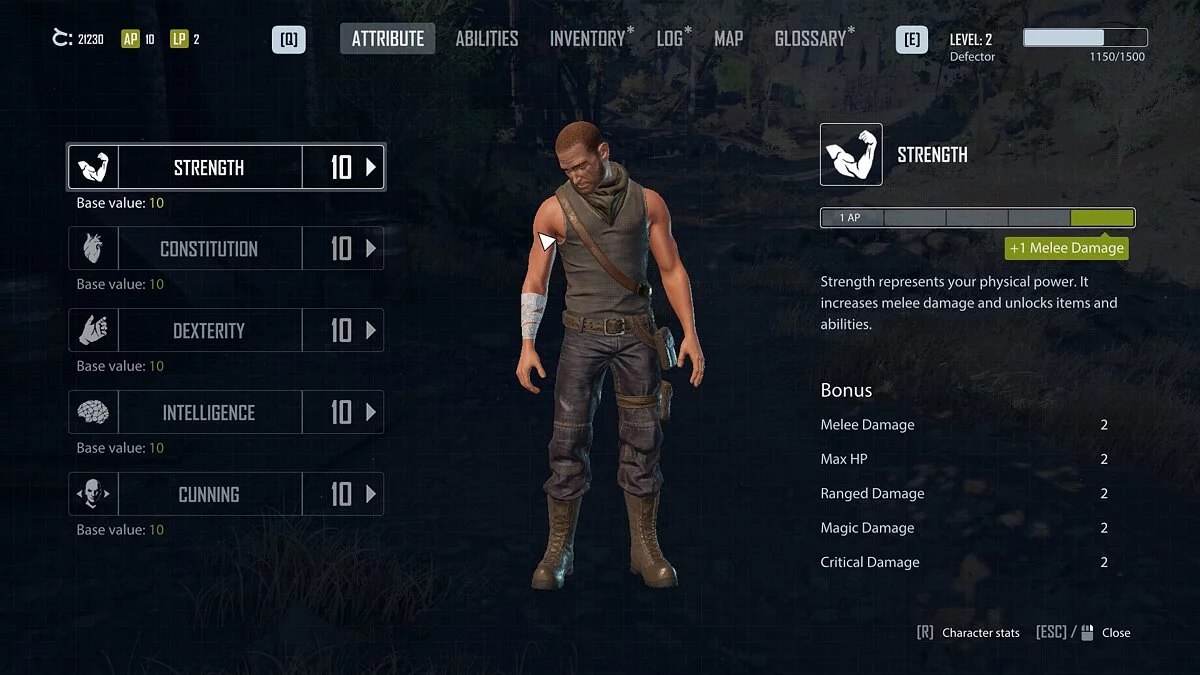Raise Constitution using its arrow
This screenshot has width=1200, height=675.
pyautogui.click(x=371, y=249)
